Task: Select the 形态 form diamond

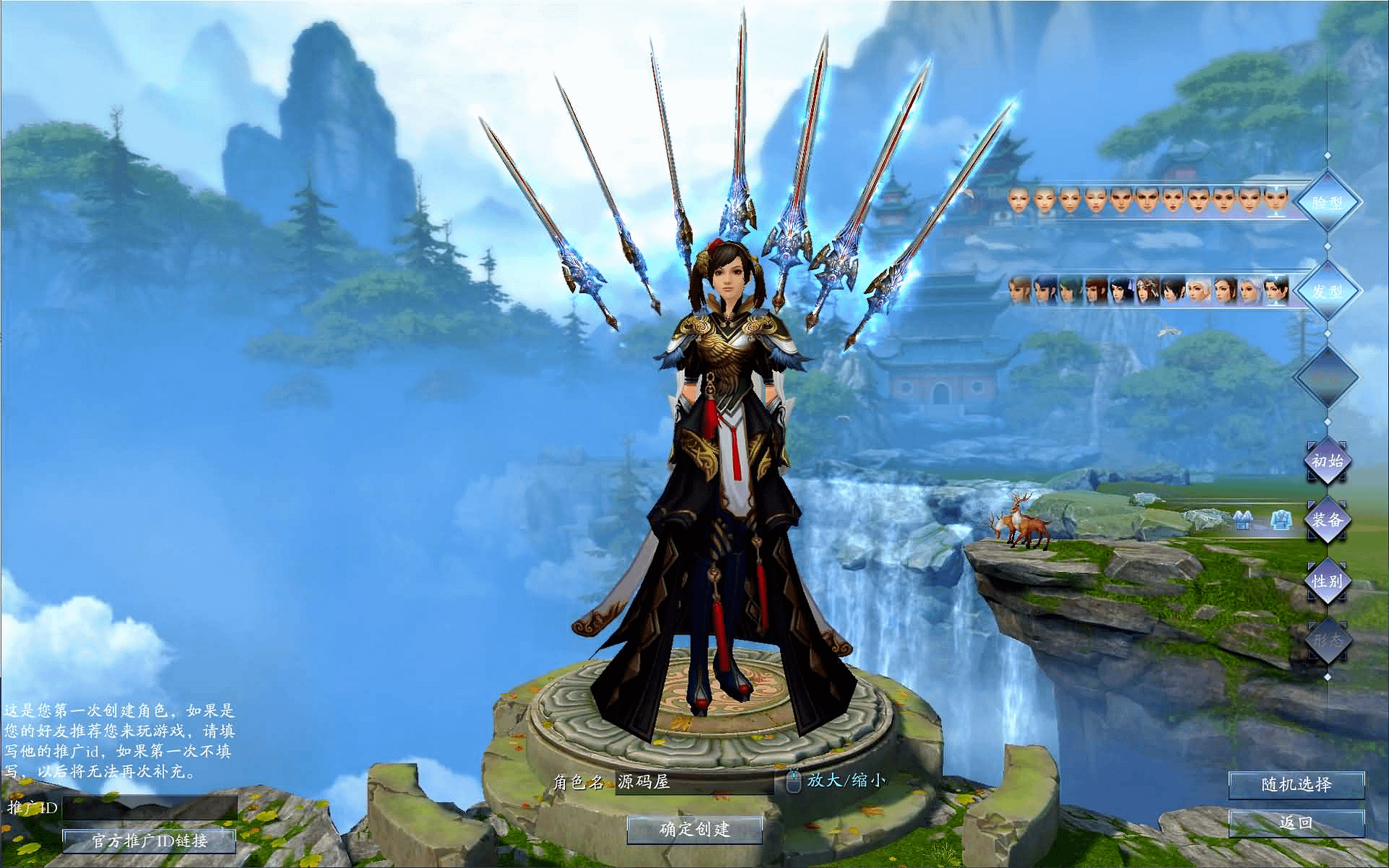Action: [1328, 640]
